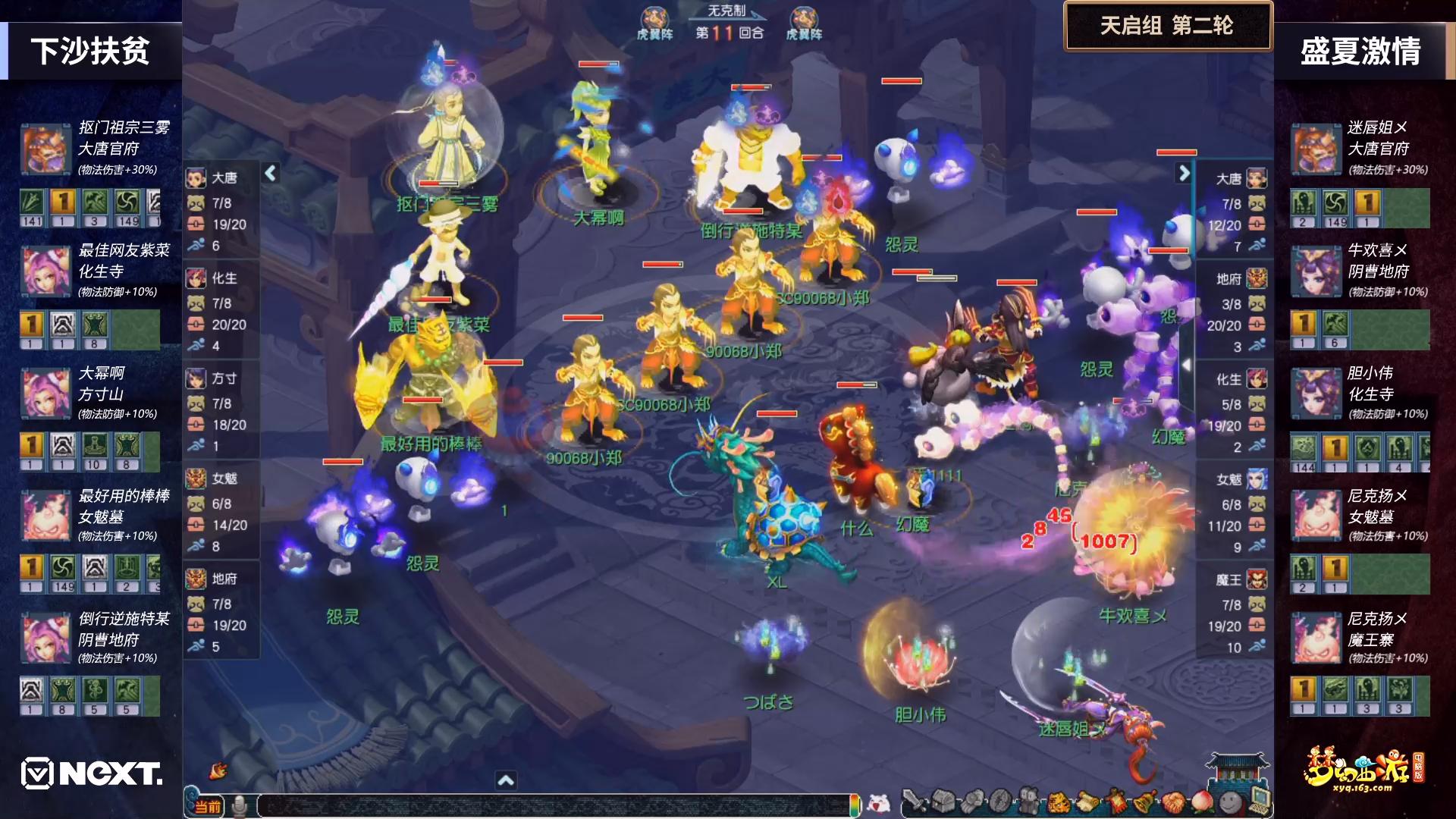Screen dimensions: 1456x819
Task: Collapse left team panel with arrow
Action: (271, 174)
